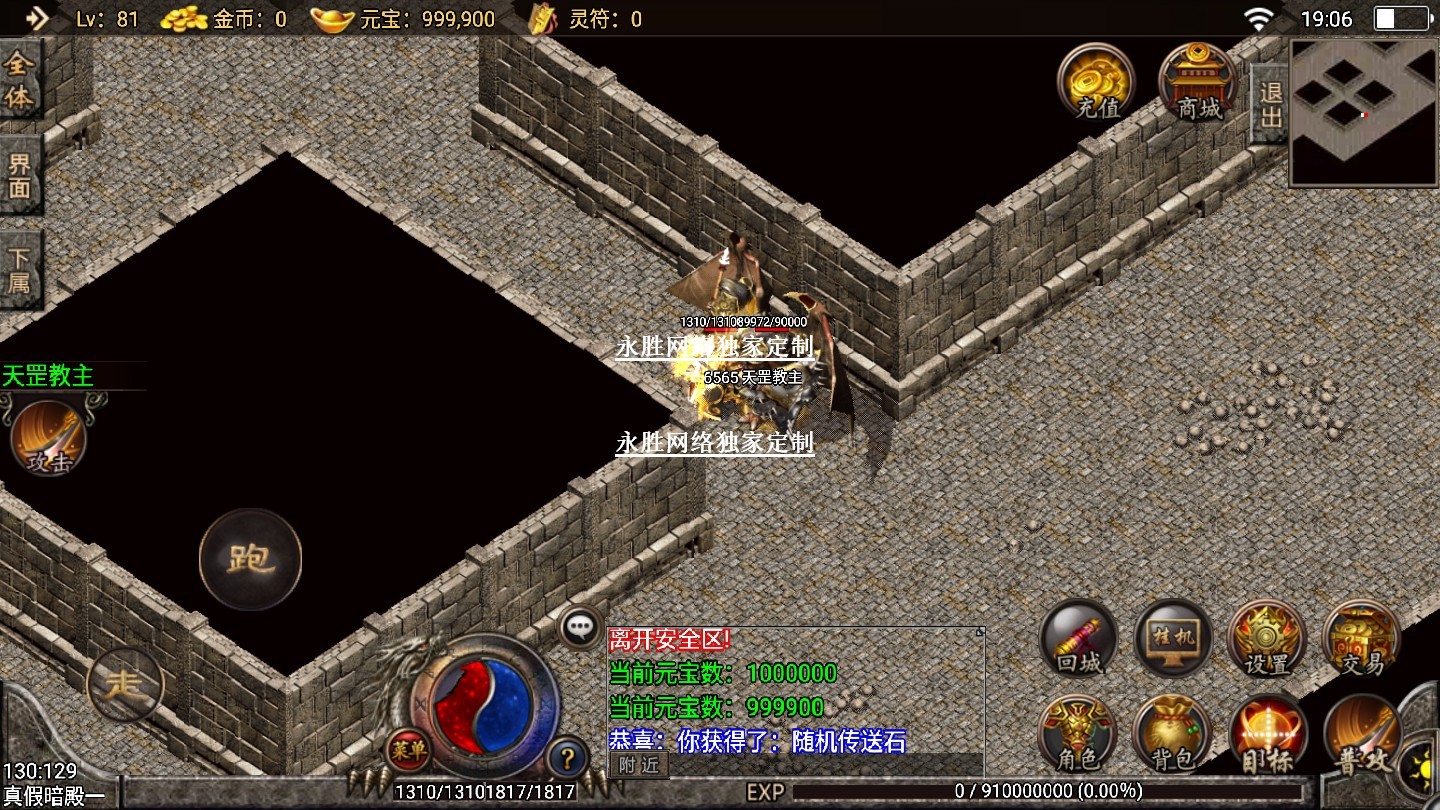
Task: Open the chat speech bubble
Action: [x=580, y=627]
